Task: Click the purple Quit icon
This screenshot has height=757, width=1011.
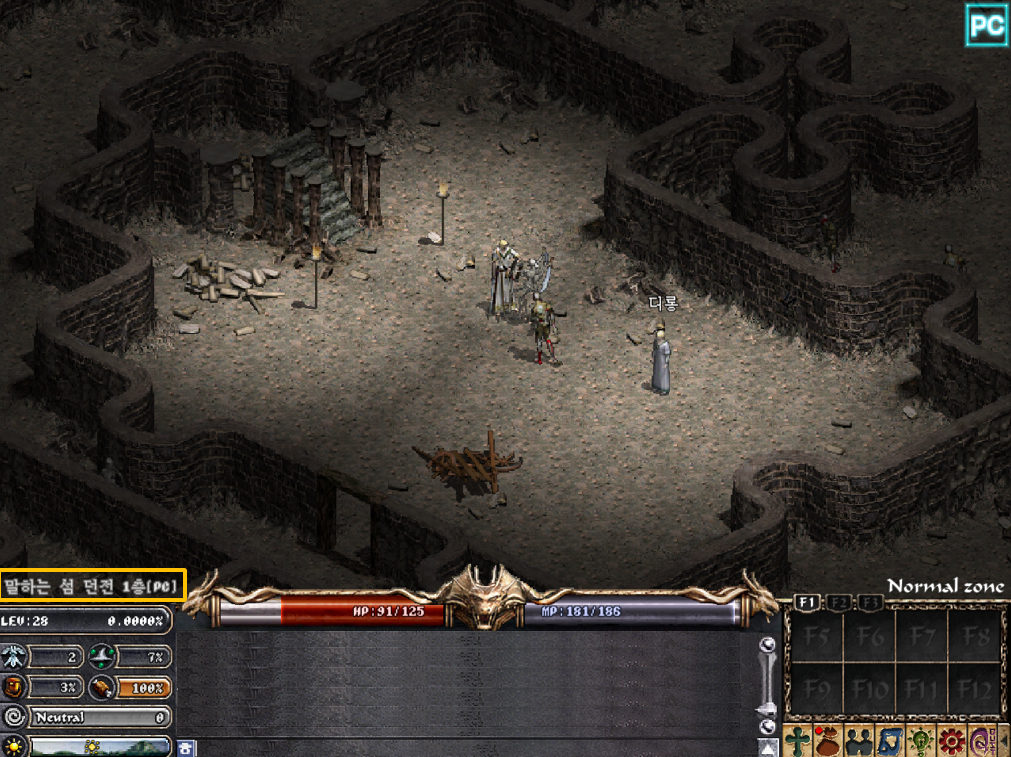Action: [979, 742]
